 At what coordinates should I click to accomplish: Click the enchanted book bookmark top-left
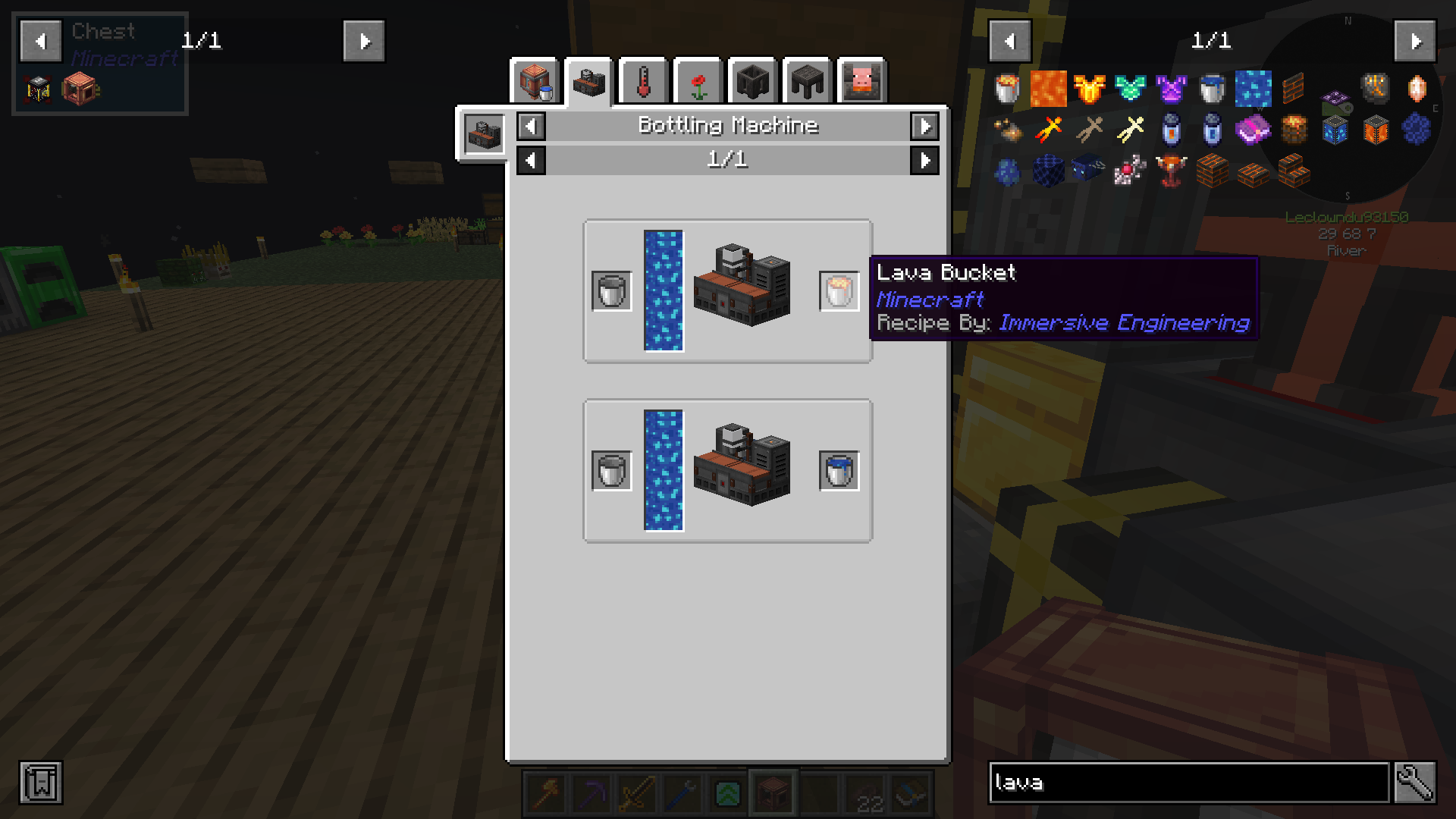pyautogui.click(x=37, y=89)
